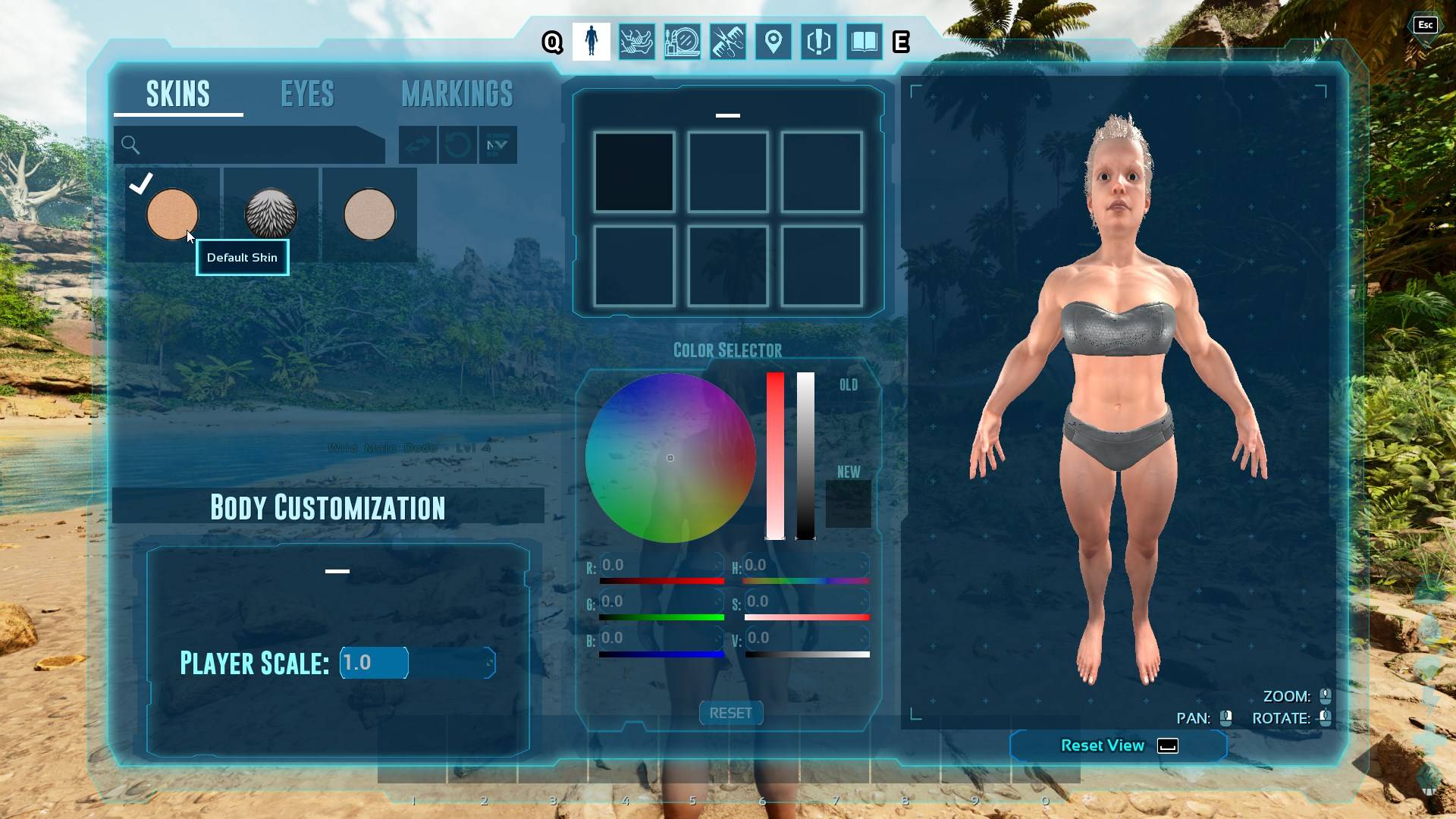
Task: Click the Q navigation key indicator
Action: point(551,42)
